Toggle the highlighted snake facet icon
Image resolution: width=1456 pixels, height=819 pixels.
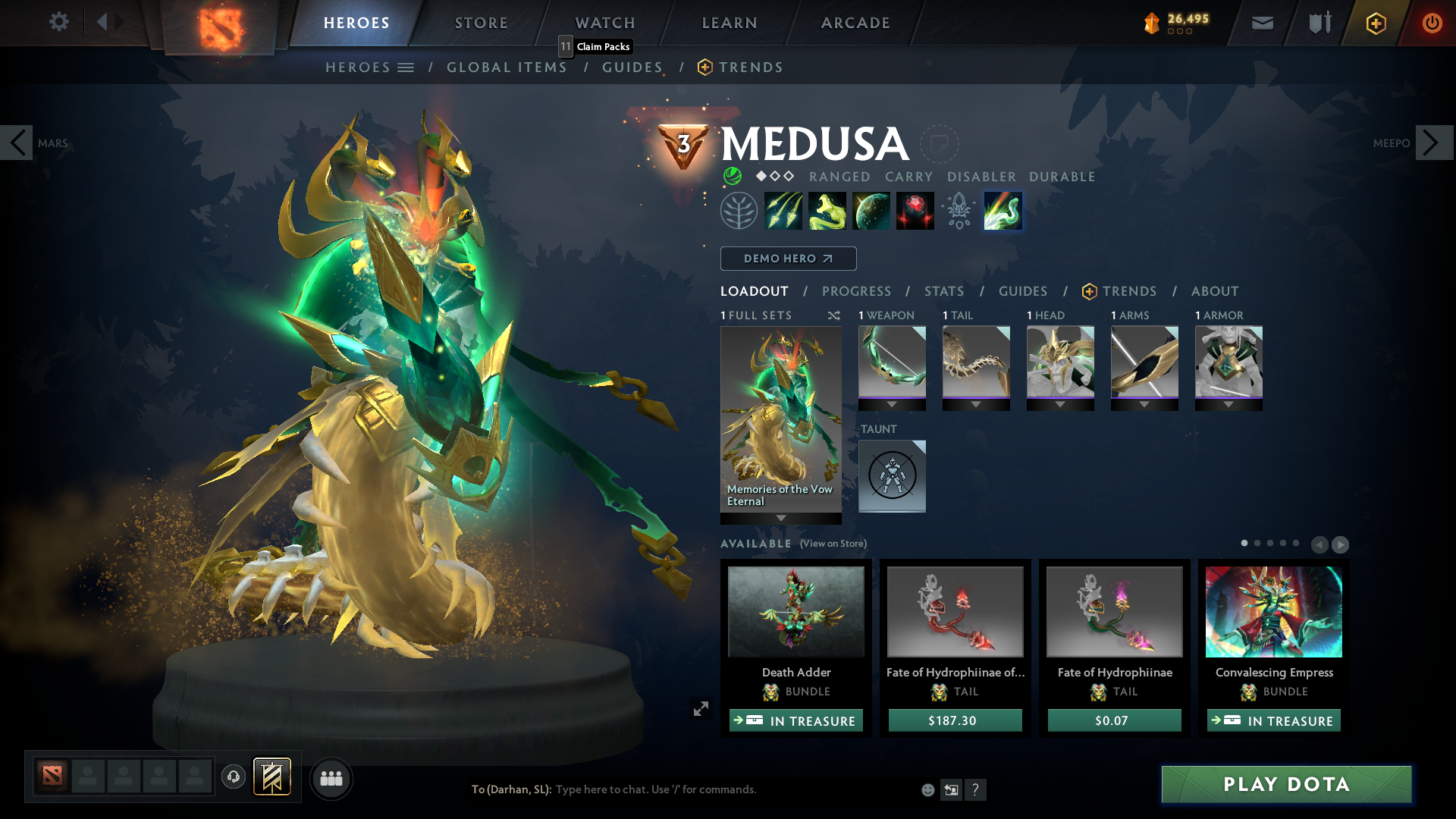point(1002,210)
